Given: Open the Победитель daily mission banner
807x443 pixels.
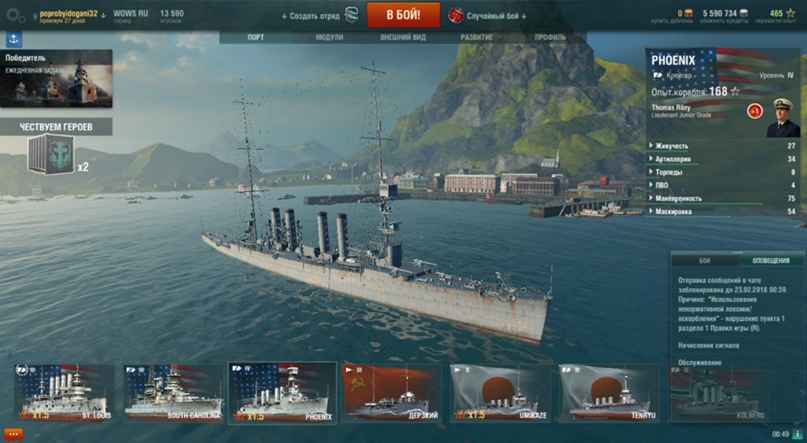Looking at the screenshot, I should (x=57, y=78).
